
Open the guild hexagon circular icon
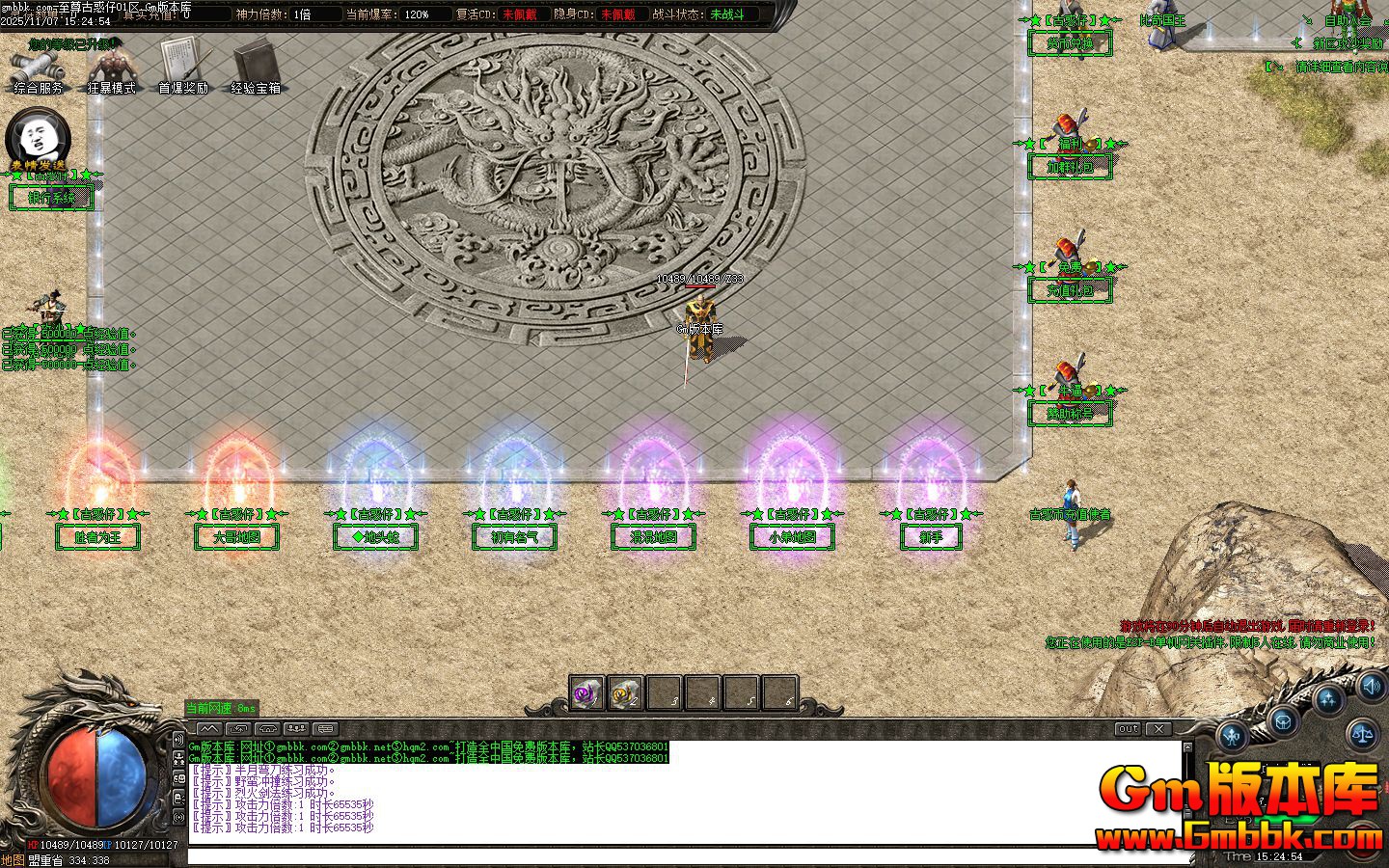tap(1283, 720)
